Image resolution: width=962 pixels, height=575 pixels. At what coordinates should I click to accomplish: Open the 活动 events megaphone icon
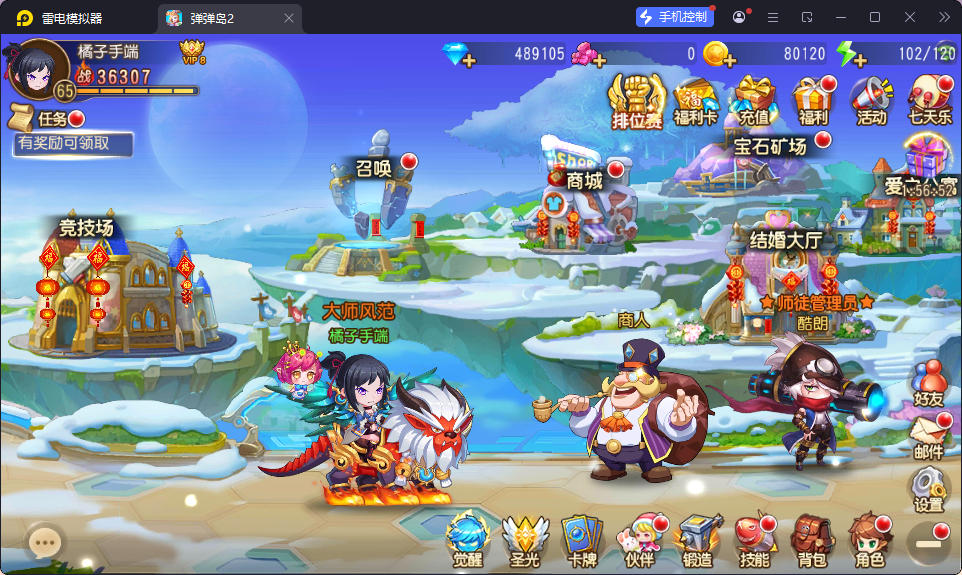(871, 101)
